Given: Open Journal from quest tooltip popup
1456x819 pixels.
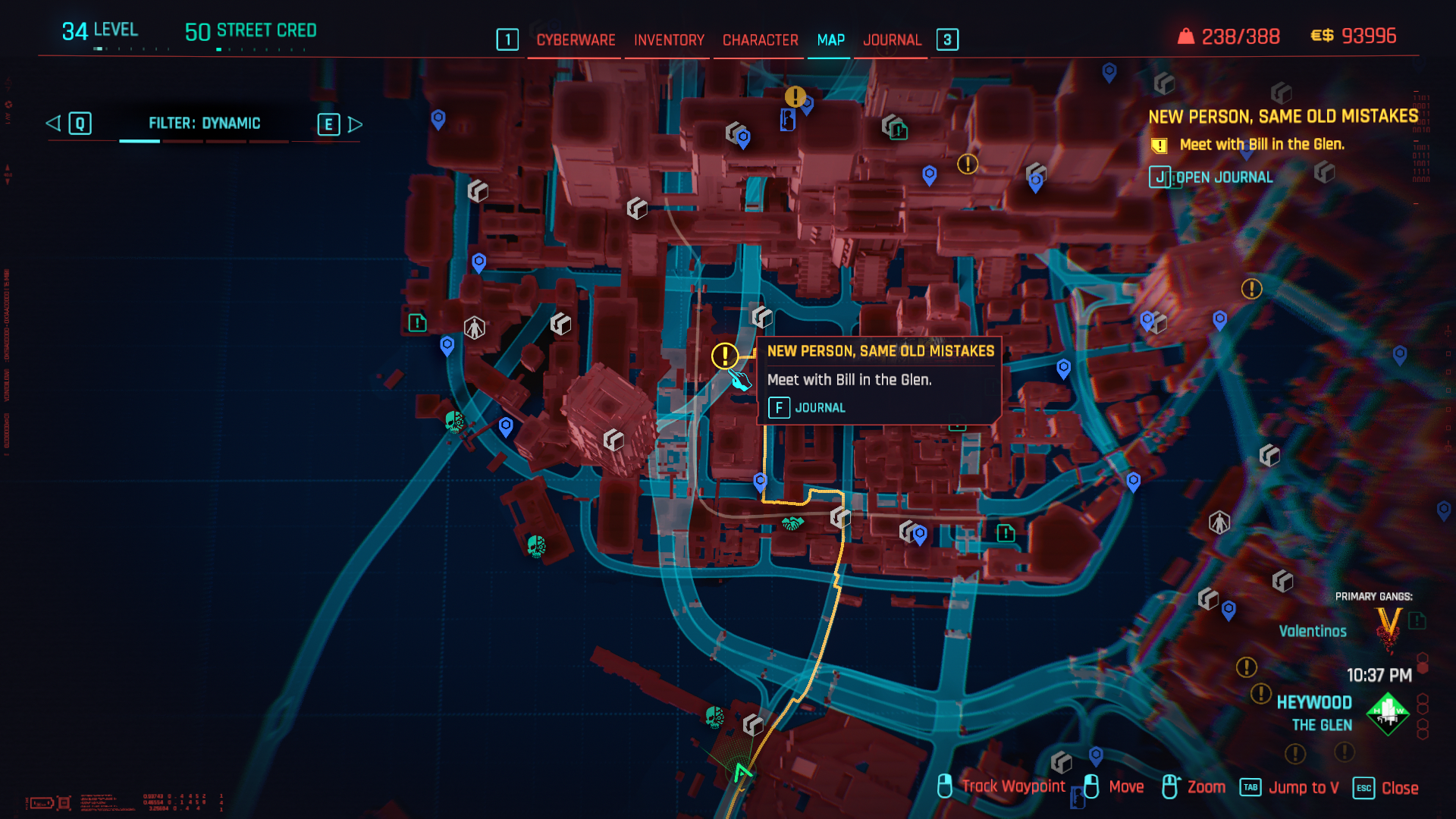Looking at the screenshot, I should coord(807,408).
